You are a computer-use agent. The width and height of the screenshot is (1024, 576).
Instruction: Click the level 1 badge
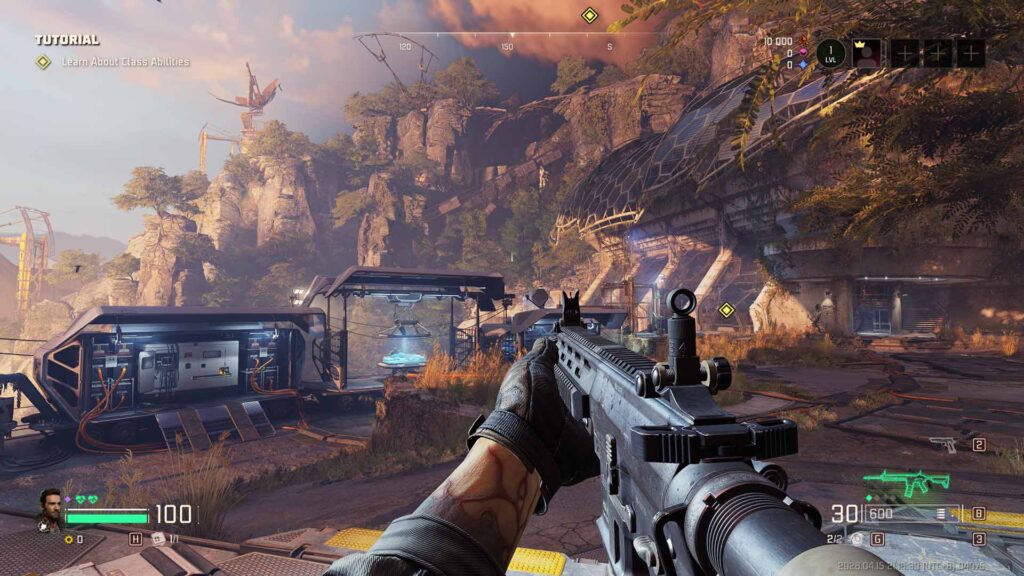(831, 53)
